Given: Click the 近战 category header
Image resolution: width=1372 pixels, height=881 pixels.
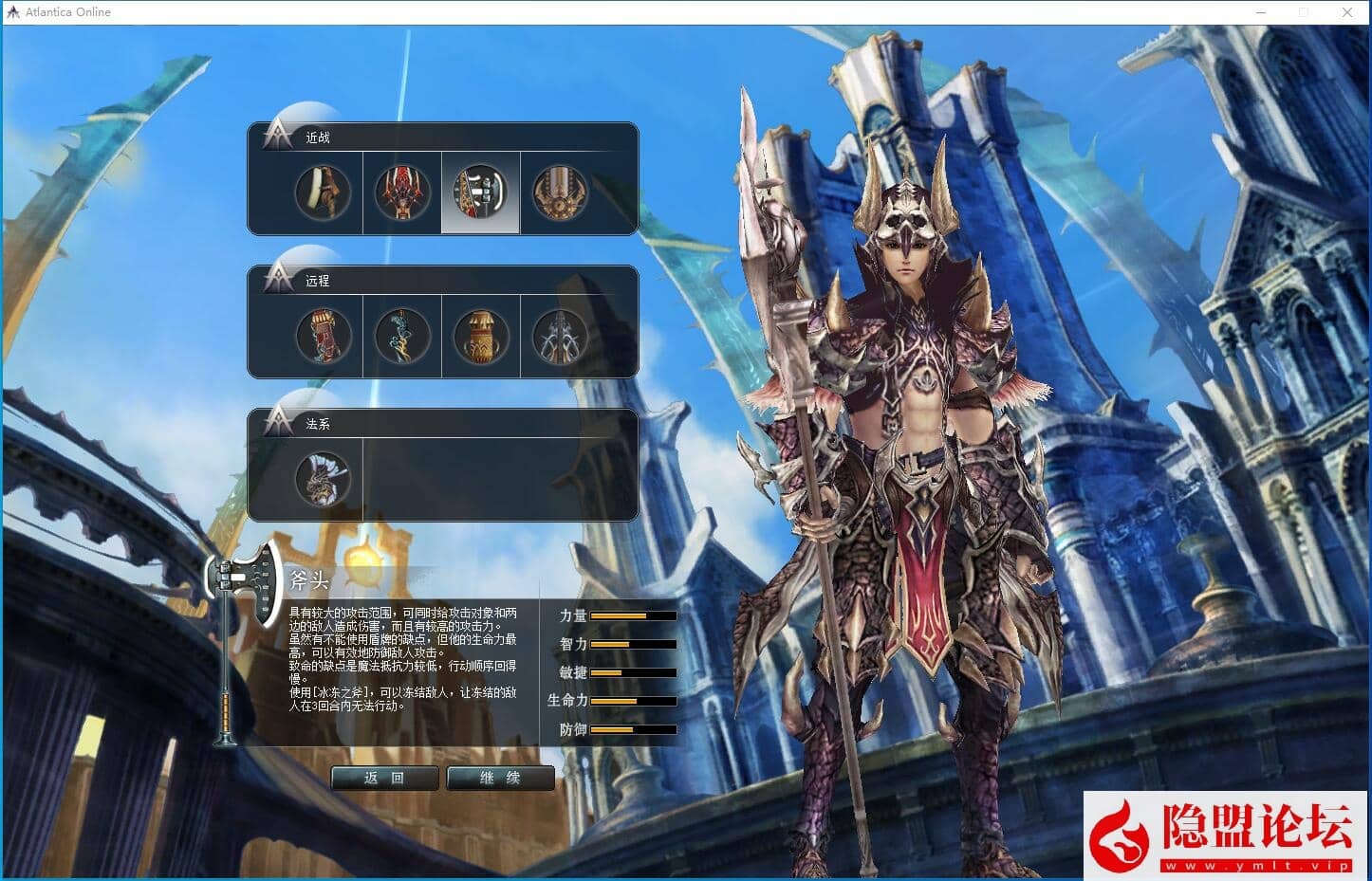Looking at the screenshot, I should (317, 137).
